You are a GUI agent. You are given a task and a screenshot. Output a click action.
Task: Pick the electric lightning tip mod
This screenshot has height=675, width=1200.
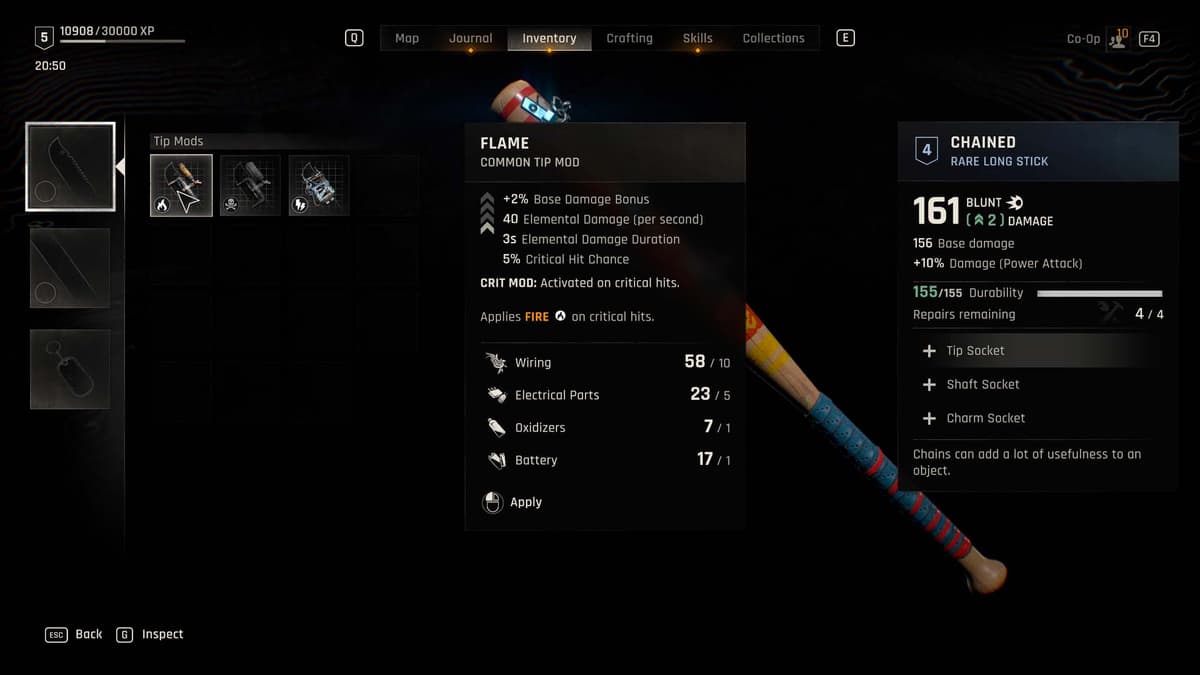coord(319,185)
